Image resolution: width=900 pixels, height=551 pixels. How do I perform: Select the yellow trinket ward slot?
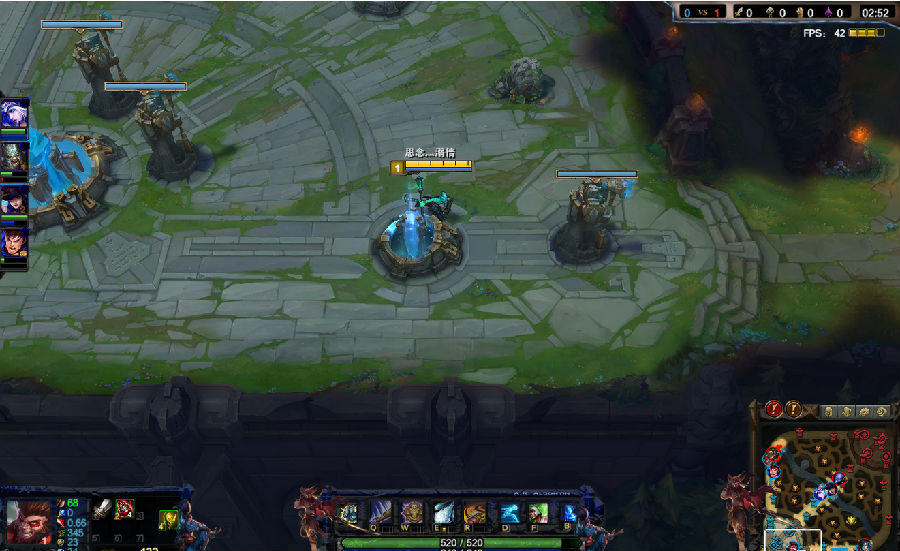168,519
